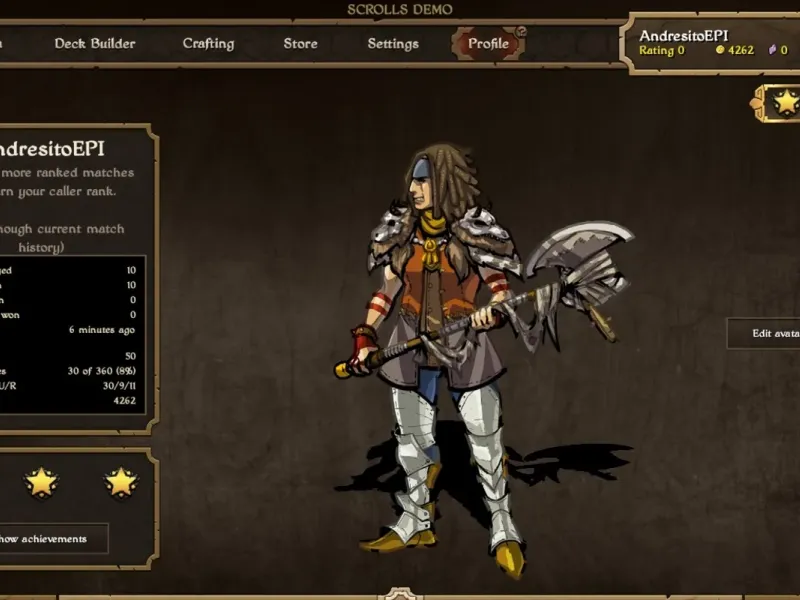Screen dimensions: 800x600
Task: Click the gold star badge at top right
Action: point(787,101)
